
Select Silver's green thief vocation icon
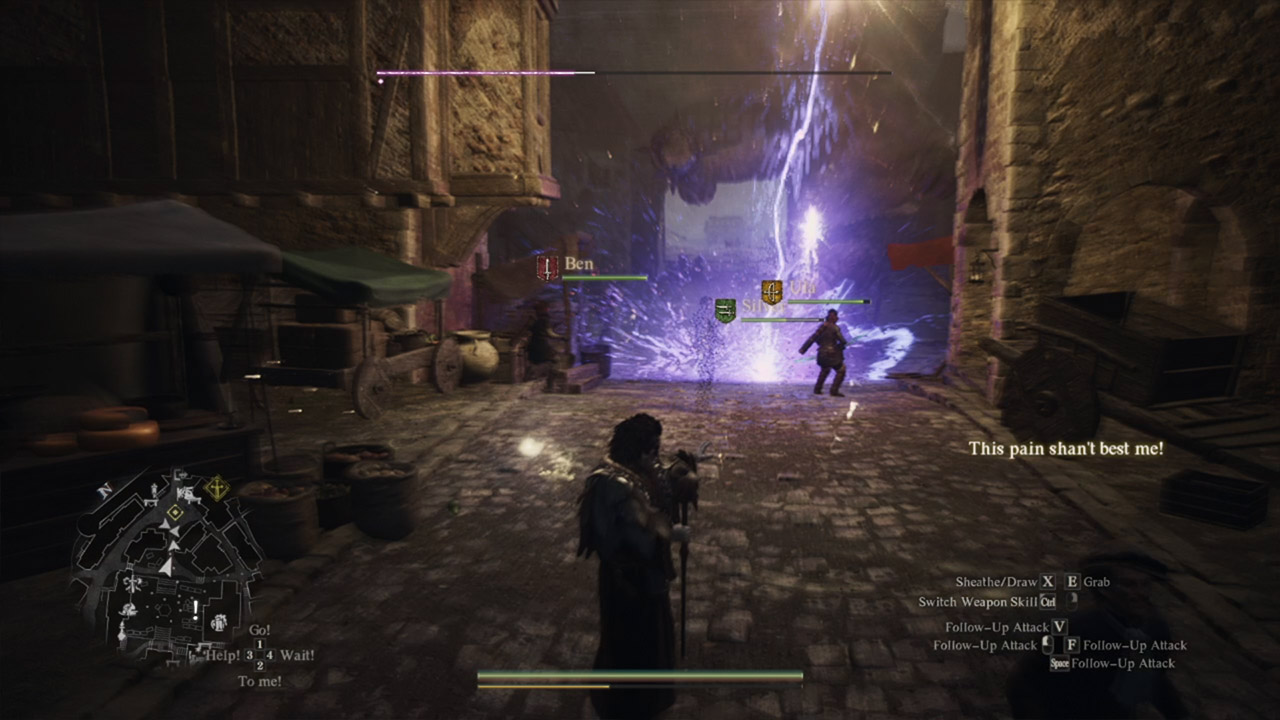(725, 310)
